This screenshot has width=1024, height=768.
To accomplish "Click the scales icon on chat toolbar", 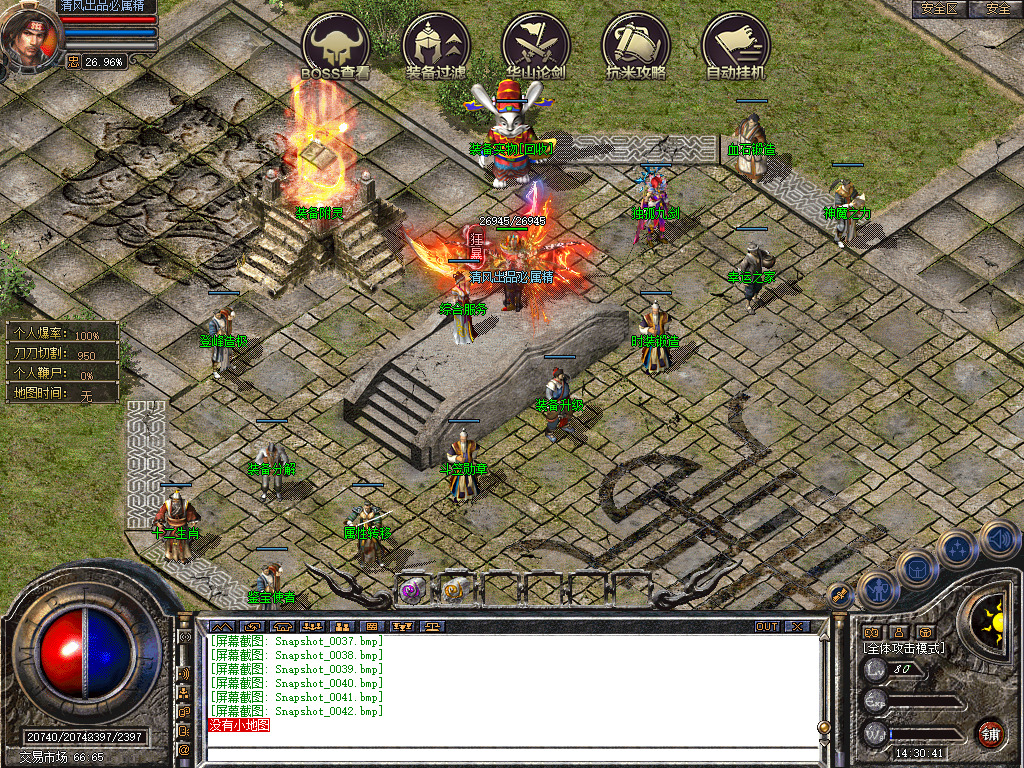I will [x=433, y=627].
